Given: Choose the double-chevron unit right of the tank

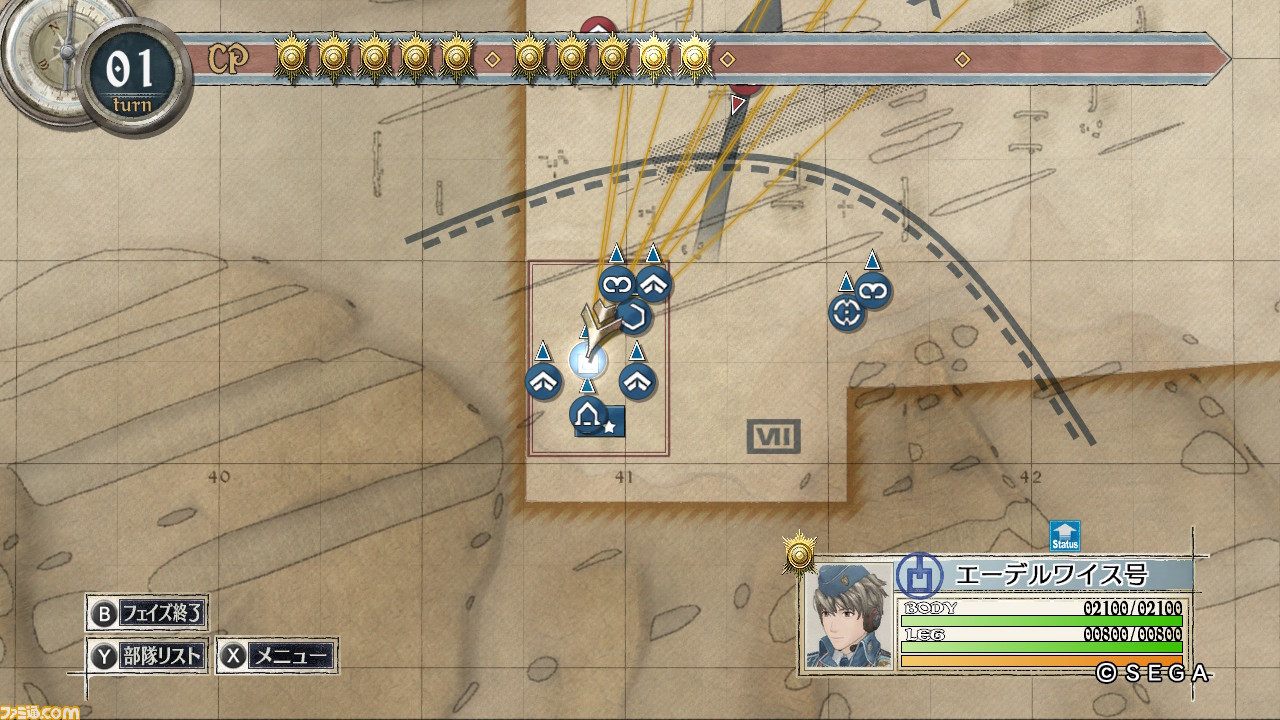Looking at the screenshot, I should point(637,381).
